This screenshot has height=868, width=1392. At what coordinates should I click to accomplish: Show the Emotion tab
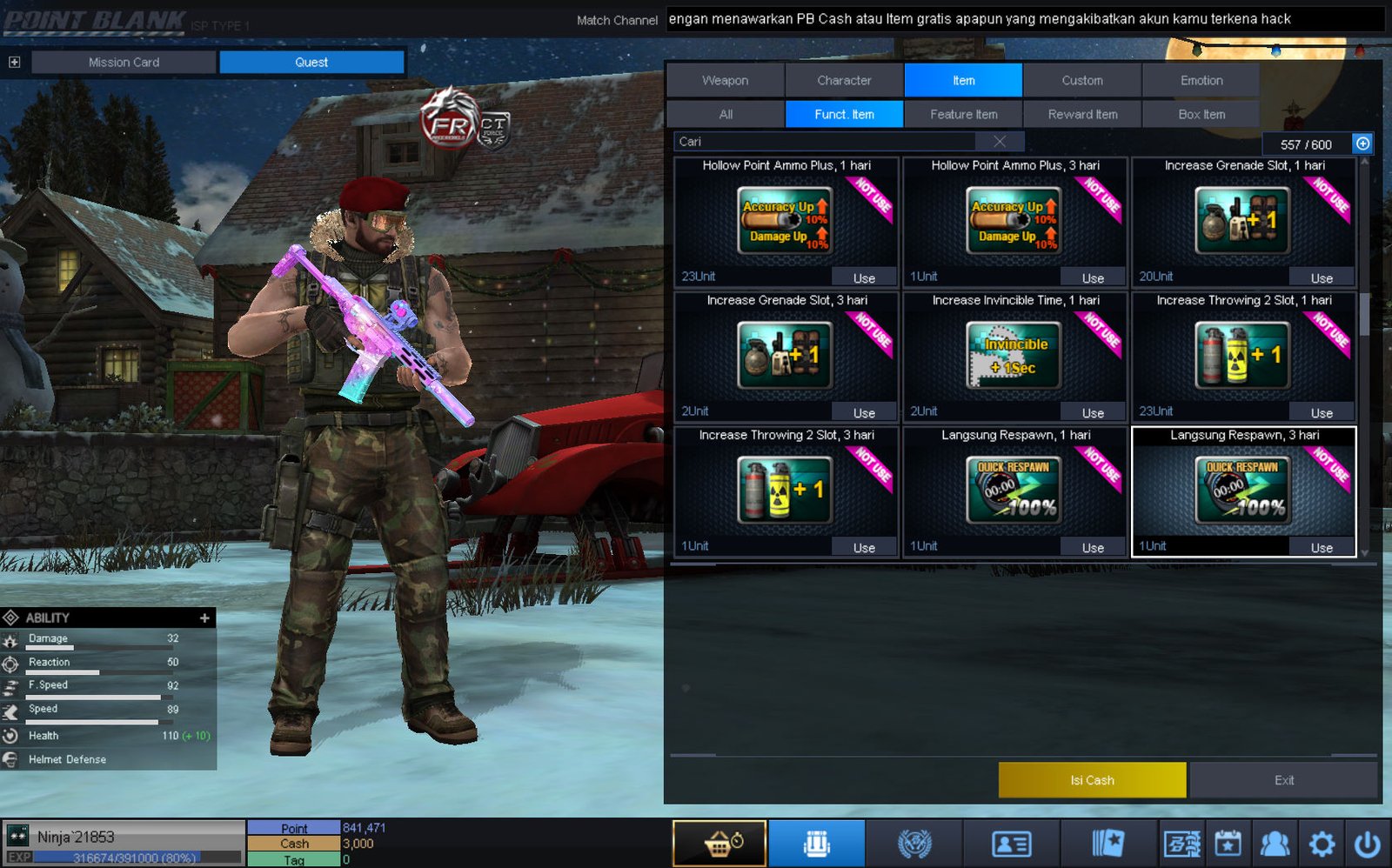coord(1201,80)
